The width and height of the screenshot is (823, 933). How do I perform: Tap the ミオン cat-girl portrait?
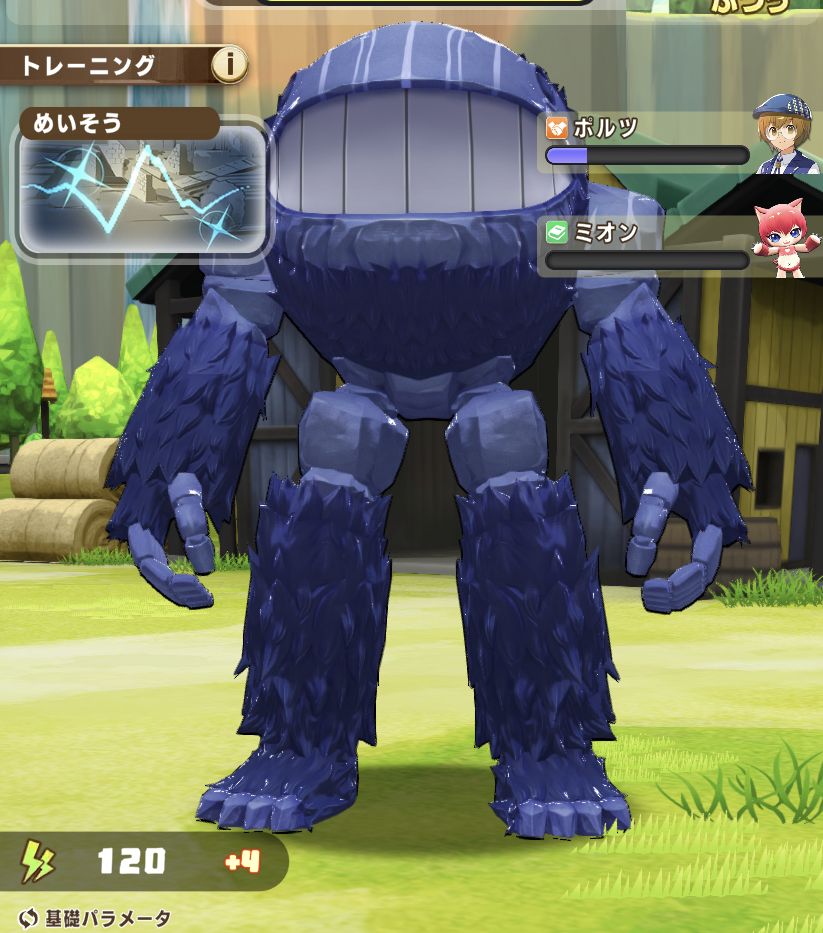785,240
